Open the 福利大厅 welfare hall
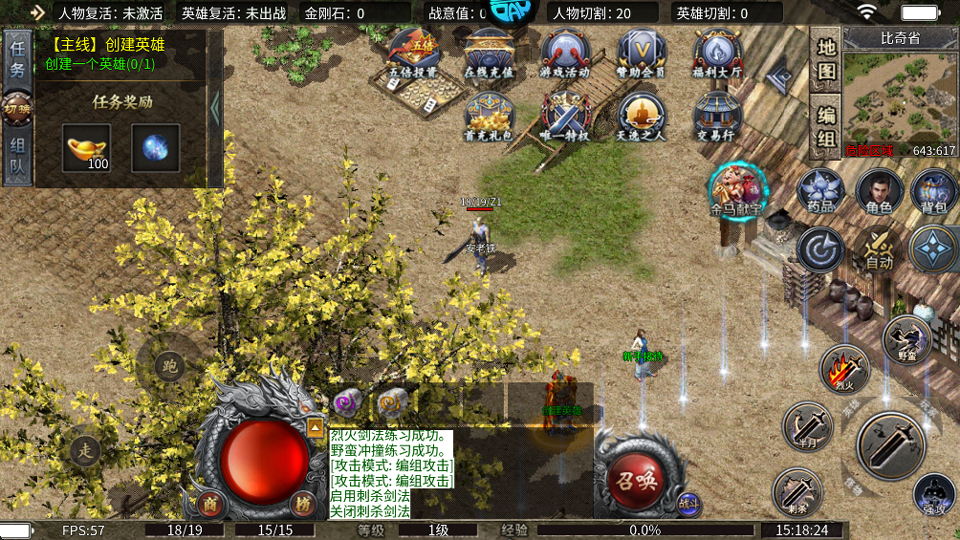The width and height of the screenshot is (960, 540). tap(717, 54)
